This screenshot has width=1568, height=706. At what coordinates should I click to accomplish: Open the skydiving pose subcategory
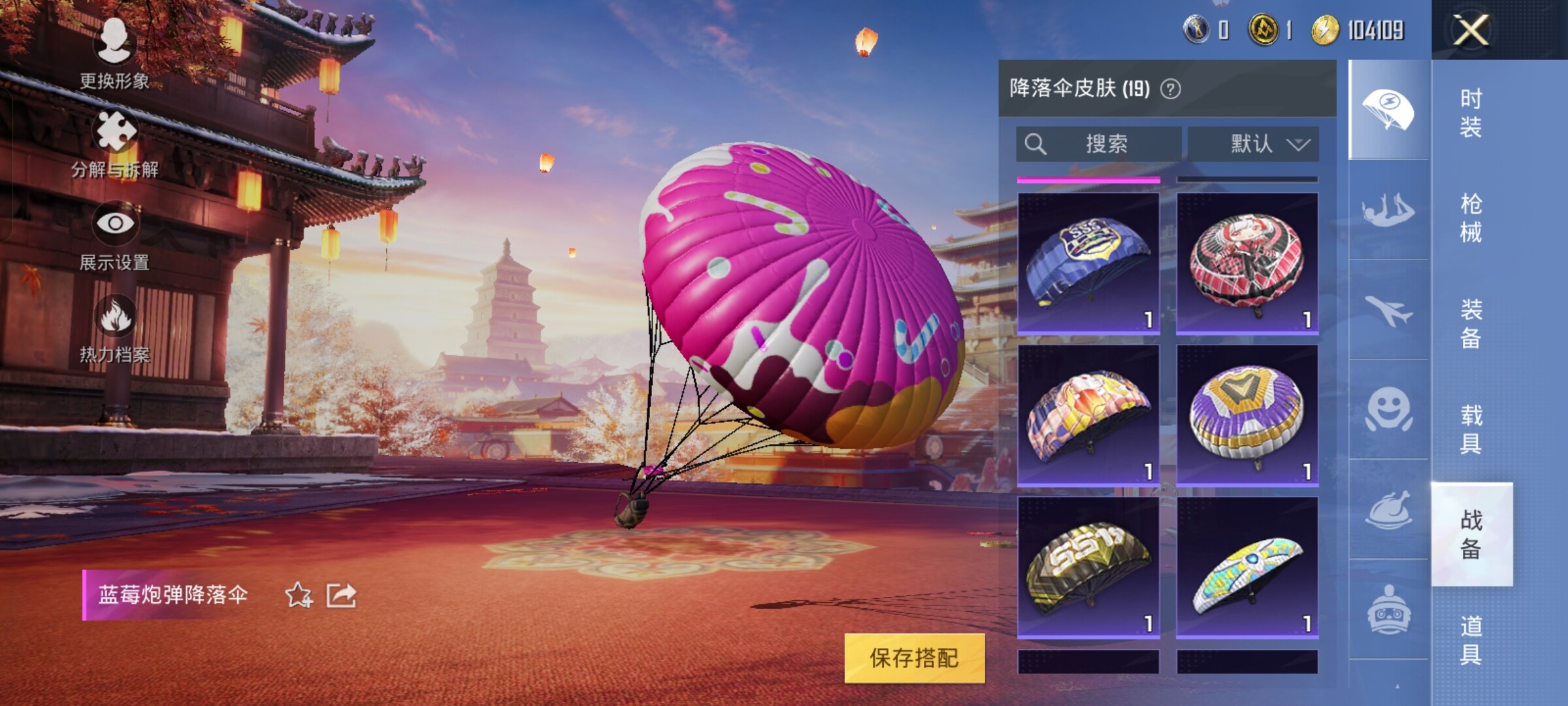[x=1388, y=210]
